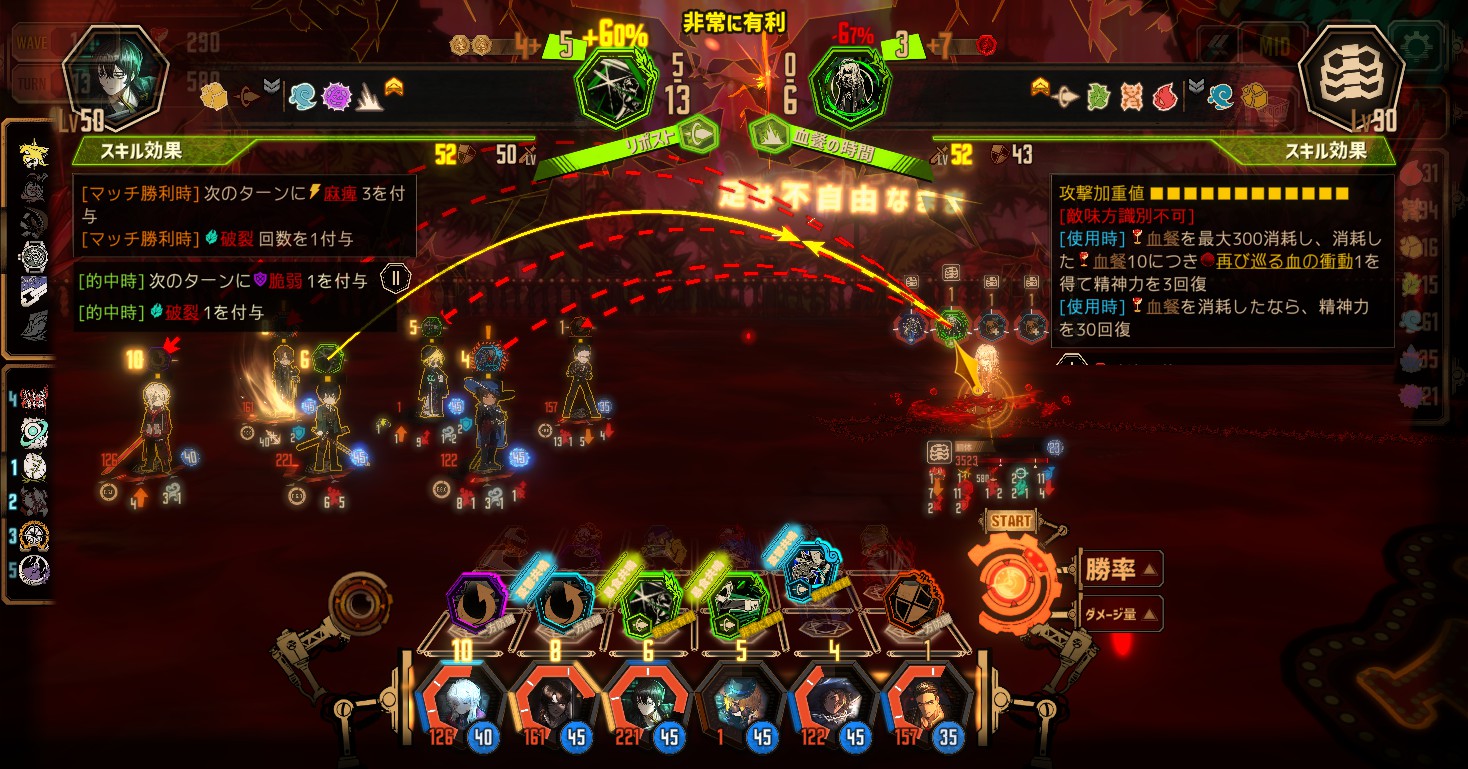
Task: Show the enemy スキル効果 skill effects panel
Action: pyautogui.click(x=1328, y=151)
